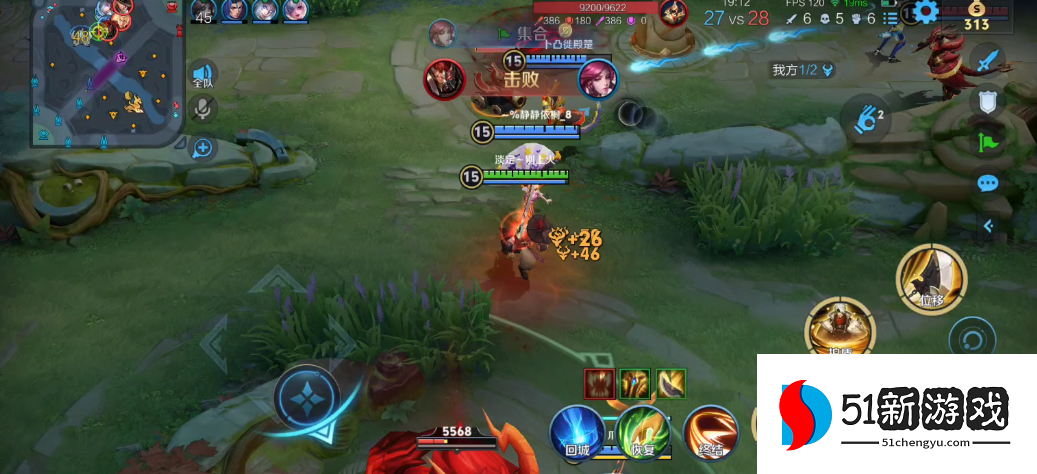Open the scoreboard list icon
Viewport: 1037px width, 474px height.
(890, 18)
